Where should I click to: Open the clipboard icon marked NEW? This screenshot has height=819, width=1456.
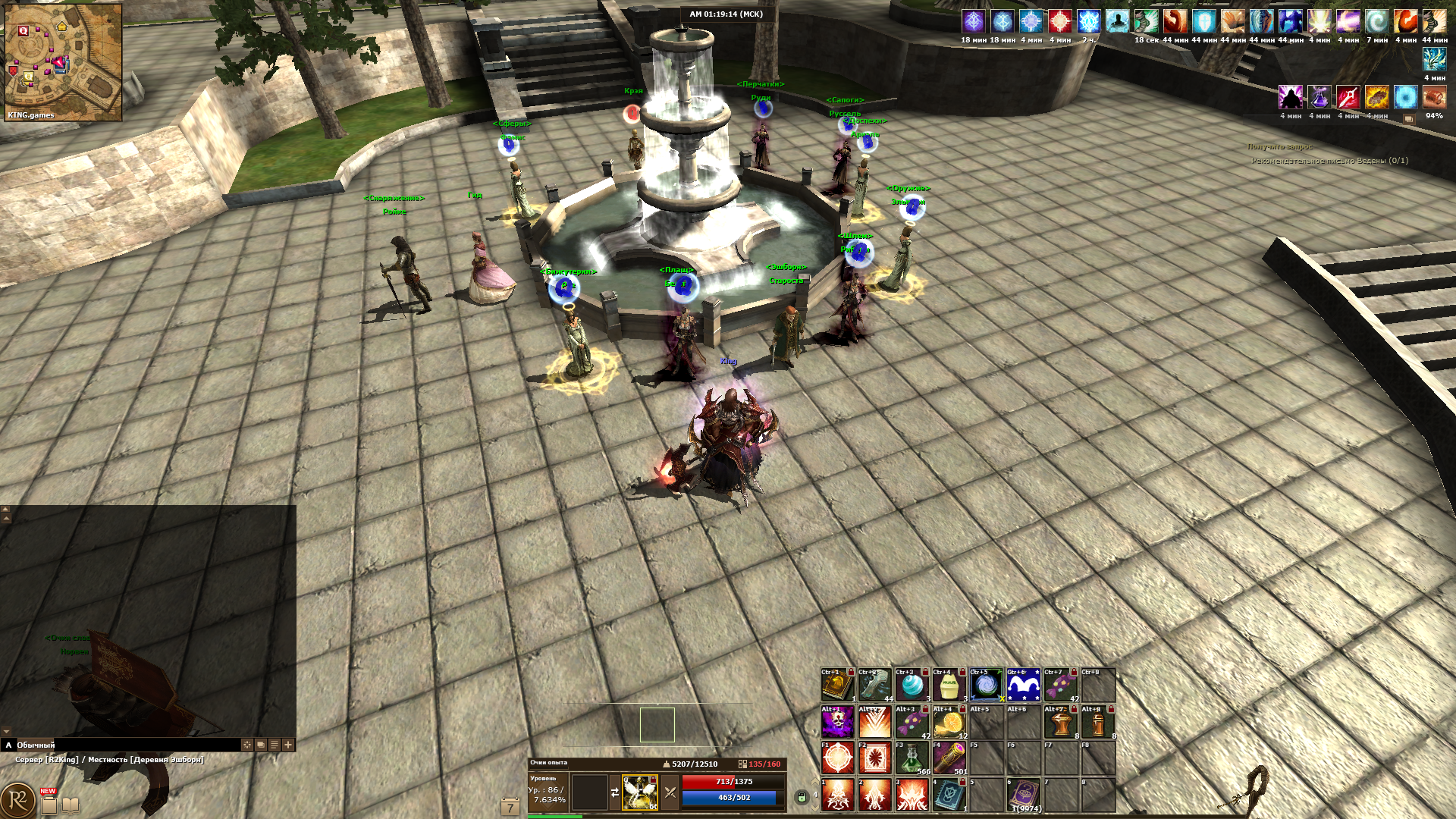coord(49,804)
